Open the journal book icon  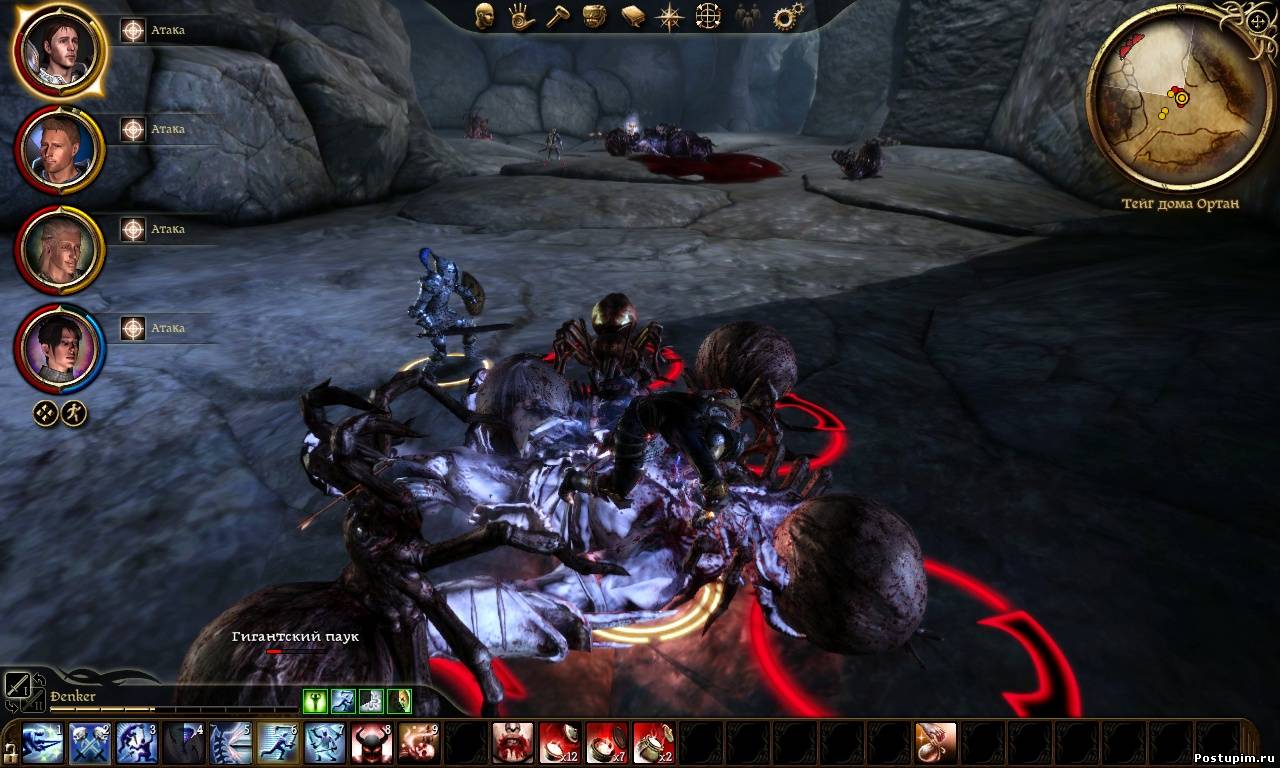(x=632, y=16)
